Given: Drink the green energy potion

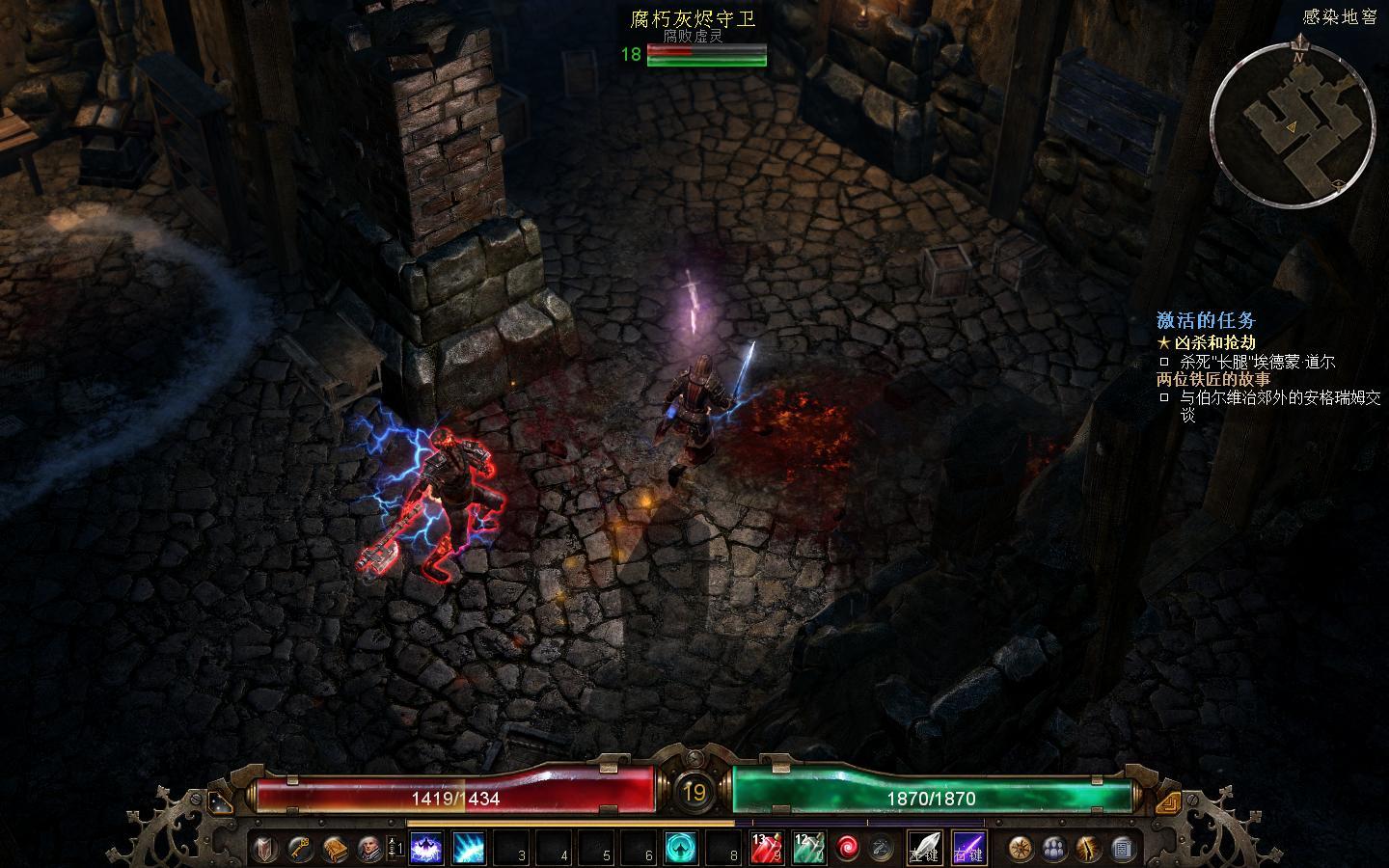Looking at the screenshot, I should point(809,849).
